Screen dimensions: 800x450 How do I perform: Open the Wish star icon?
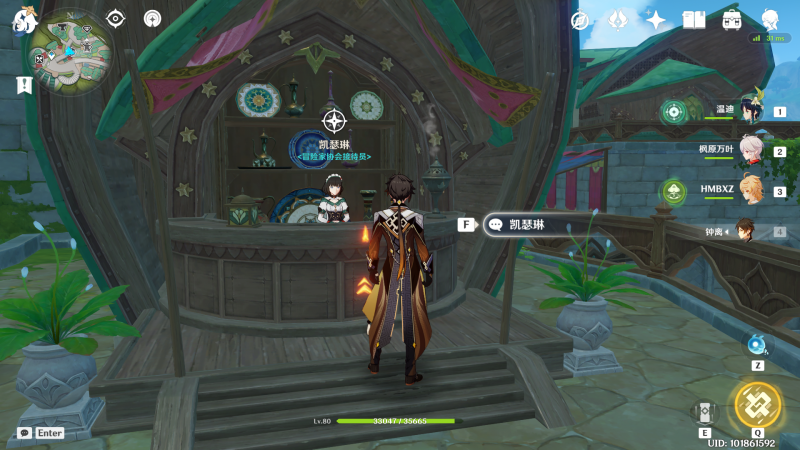tap(656, 20)
